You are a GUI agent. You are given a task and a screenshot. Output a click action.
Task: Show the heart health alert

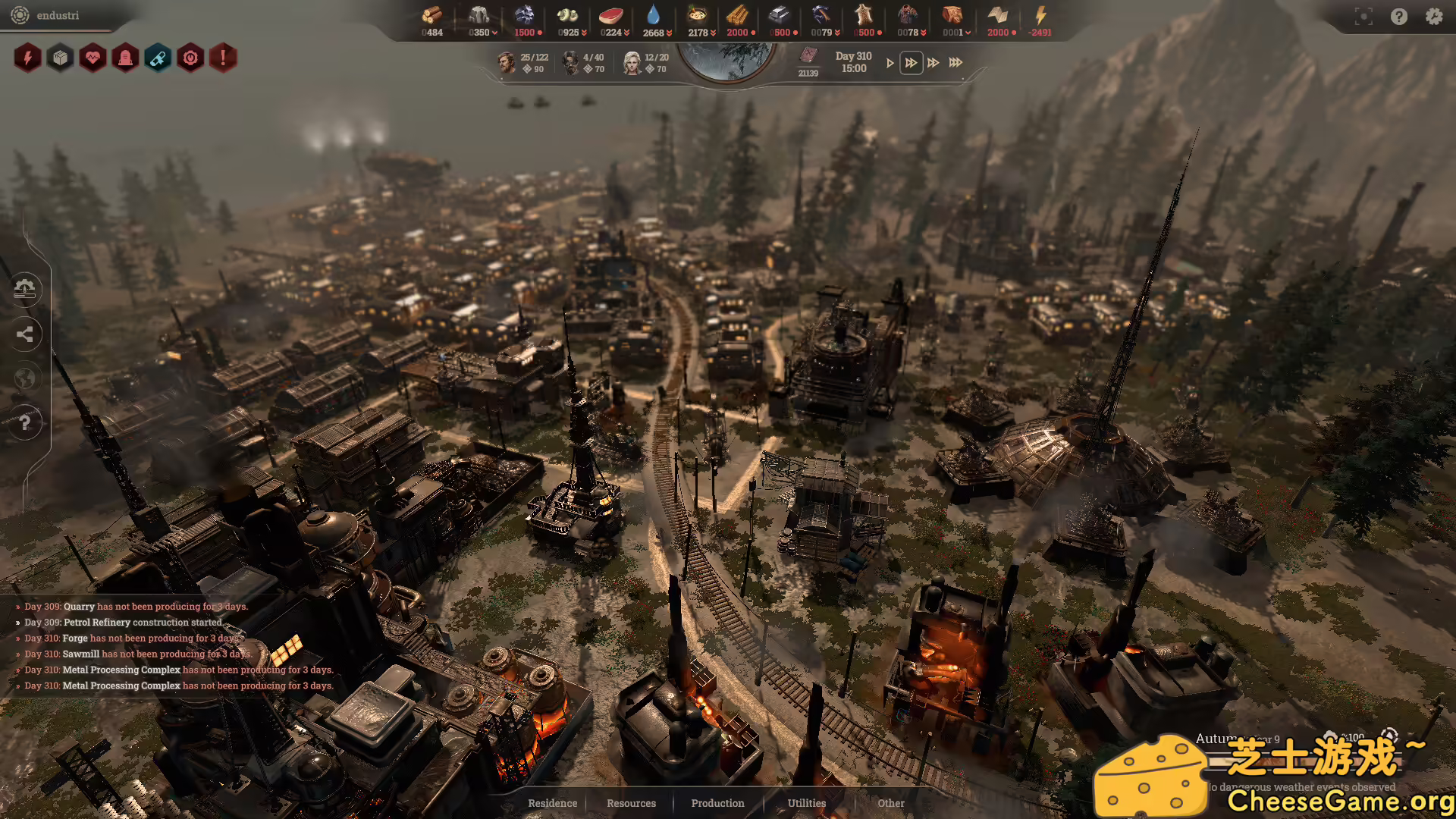(x=93, y=58)
